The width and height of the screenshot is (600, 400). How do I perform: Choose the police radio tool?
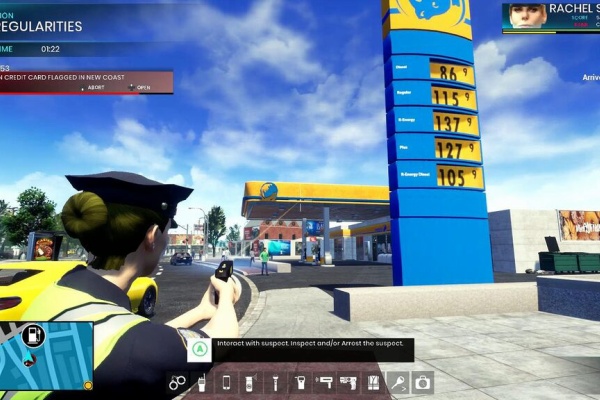coord(202,382)
